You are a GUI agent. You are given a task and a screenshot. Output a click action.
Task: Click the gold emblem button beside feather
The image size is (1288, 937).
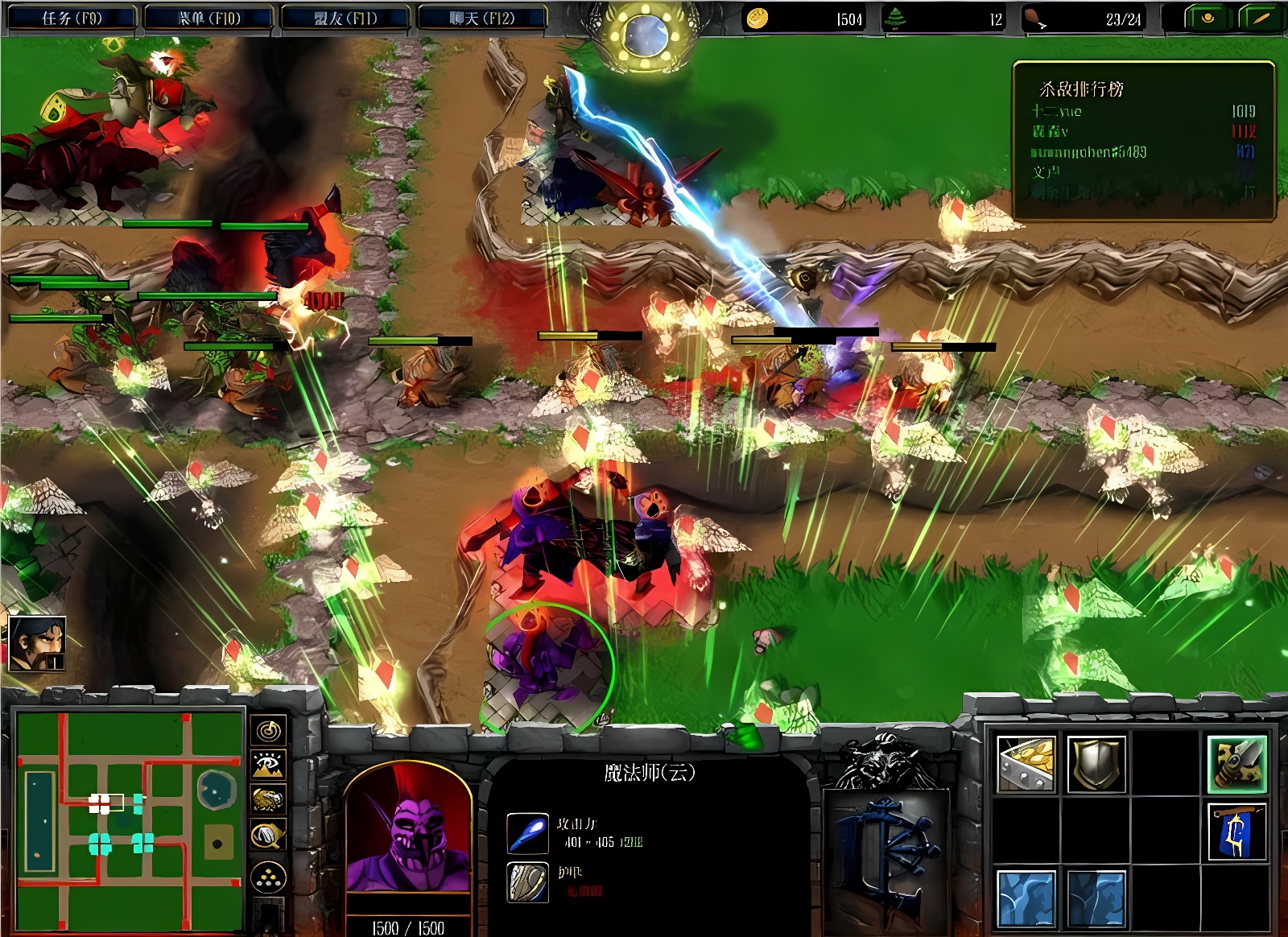[x=1207, y=18]
